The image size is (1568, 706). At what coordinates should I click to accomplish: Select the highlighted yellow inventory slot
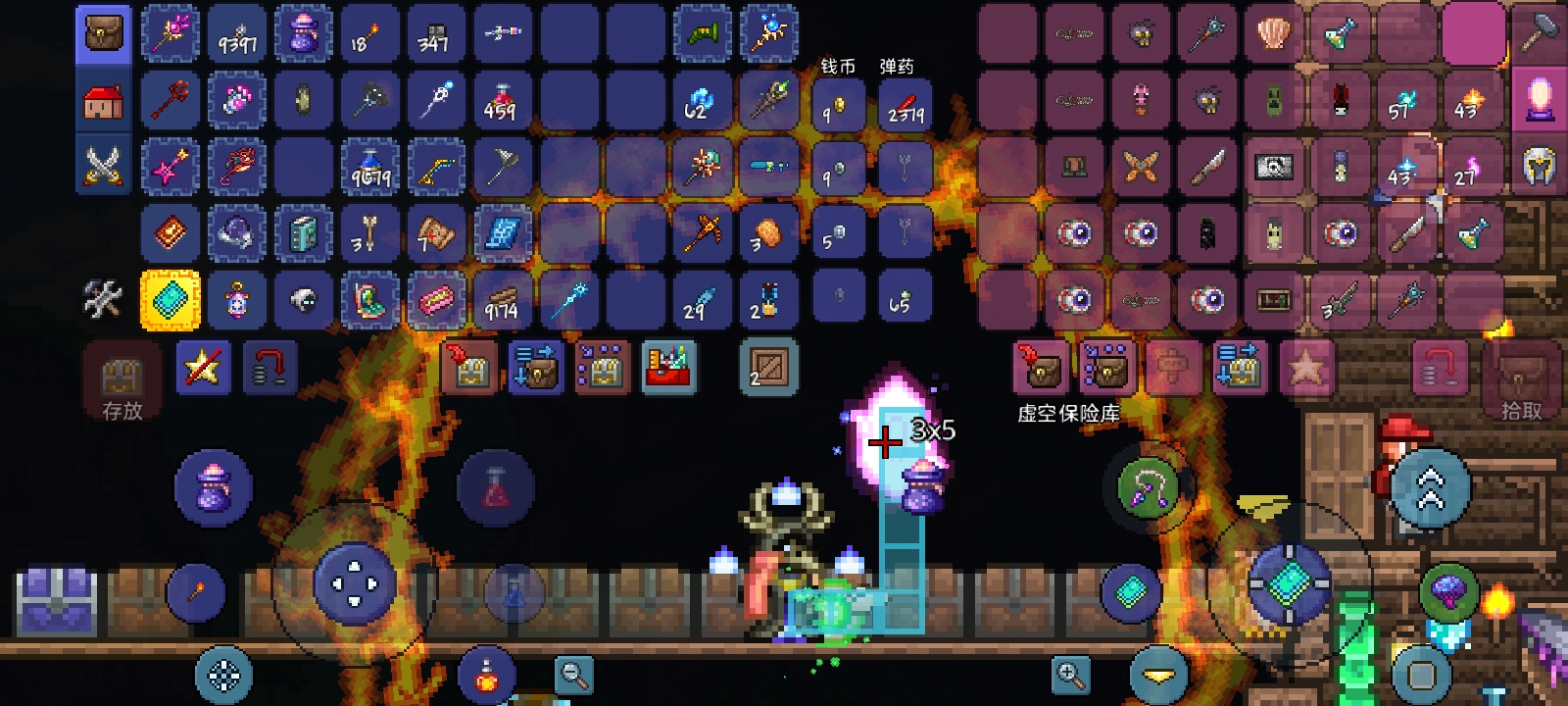pos(171,300)
